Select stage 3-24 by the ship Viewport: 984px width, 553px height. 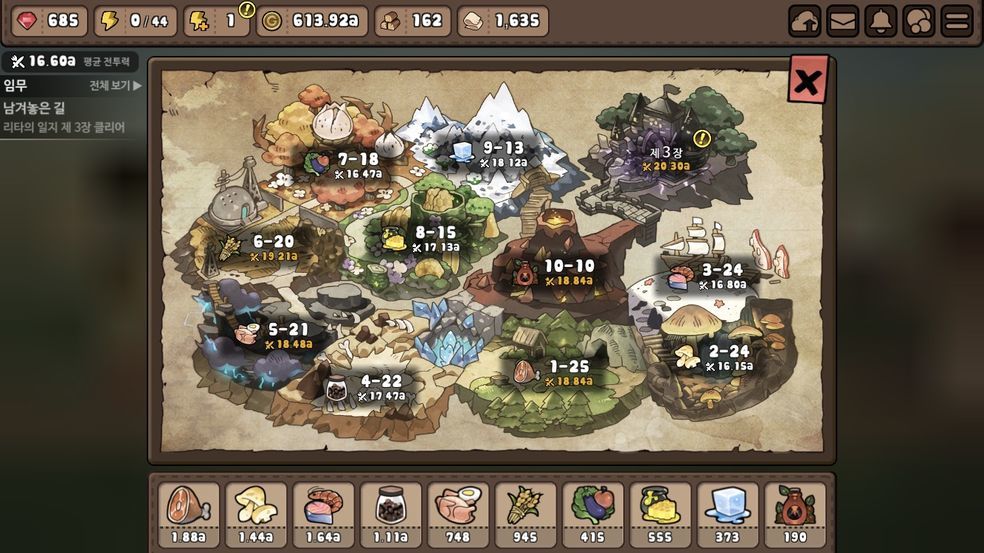click(722, 274)
